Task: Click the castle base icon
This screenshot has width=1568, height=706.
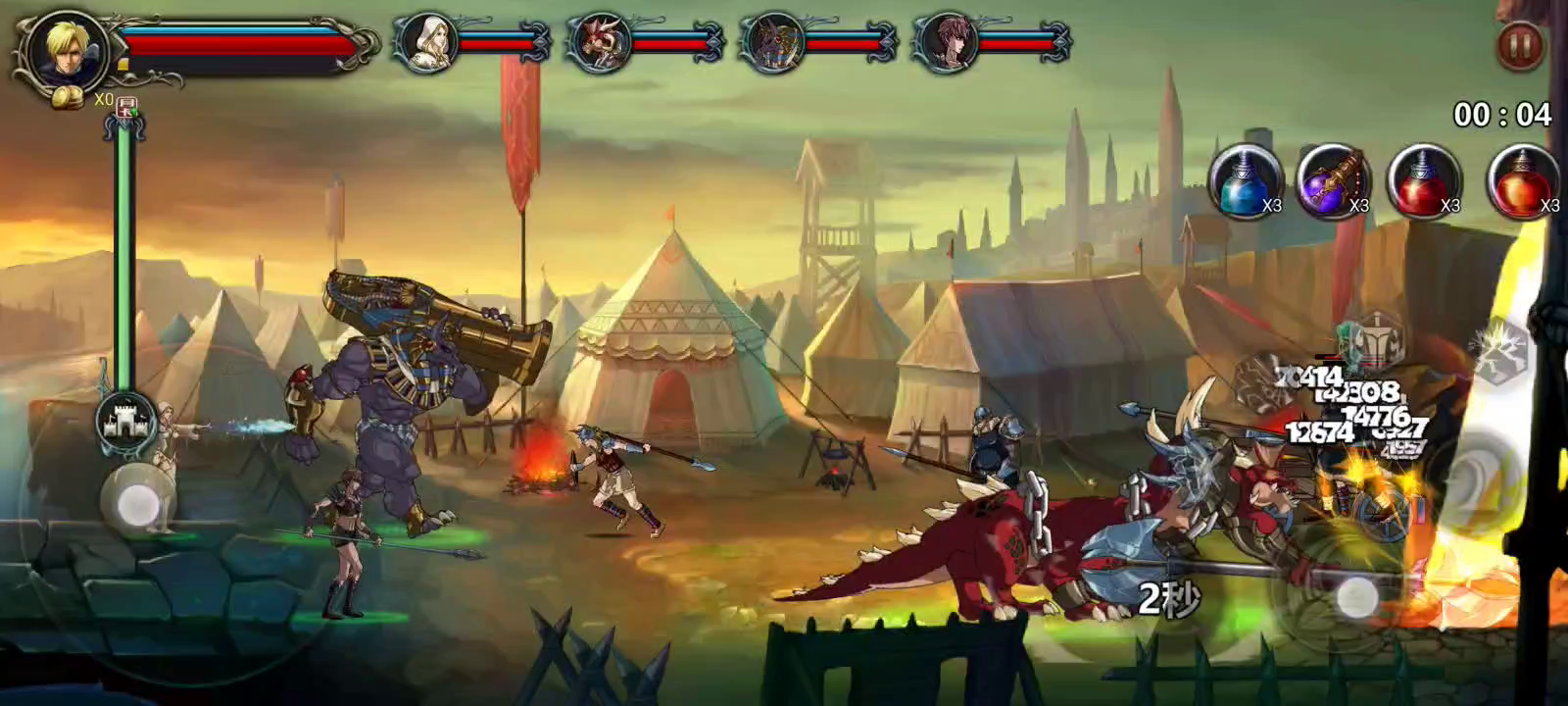Action: (x=126, y=422)
